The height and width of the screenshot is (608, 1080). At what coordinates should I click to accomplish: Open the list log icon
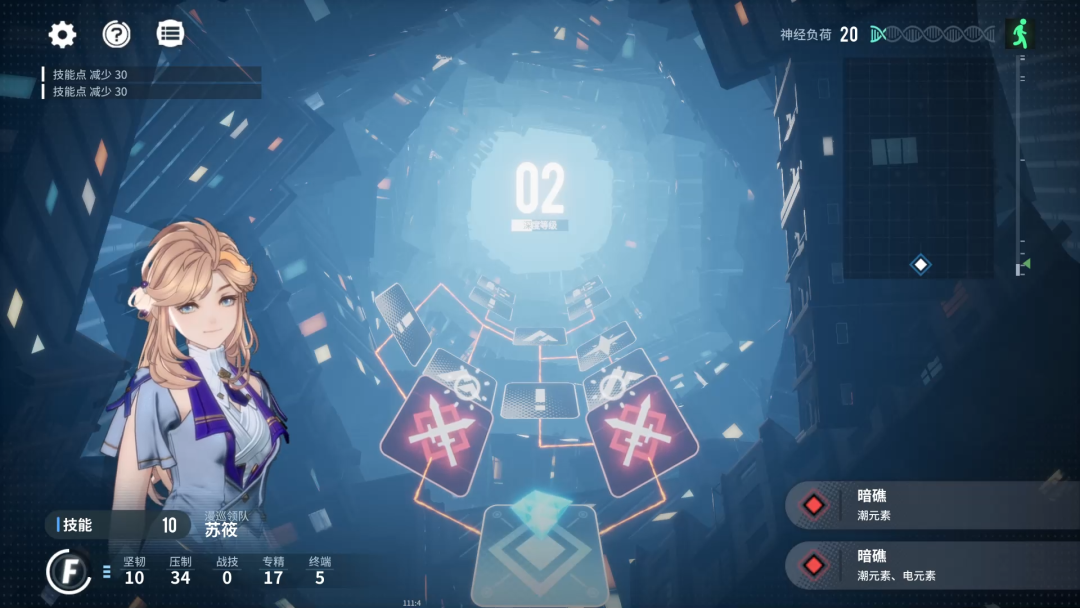171,35
